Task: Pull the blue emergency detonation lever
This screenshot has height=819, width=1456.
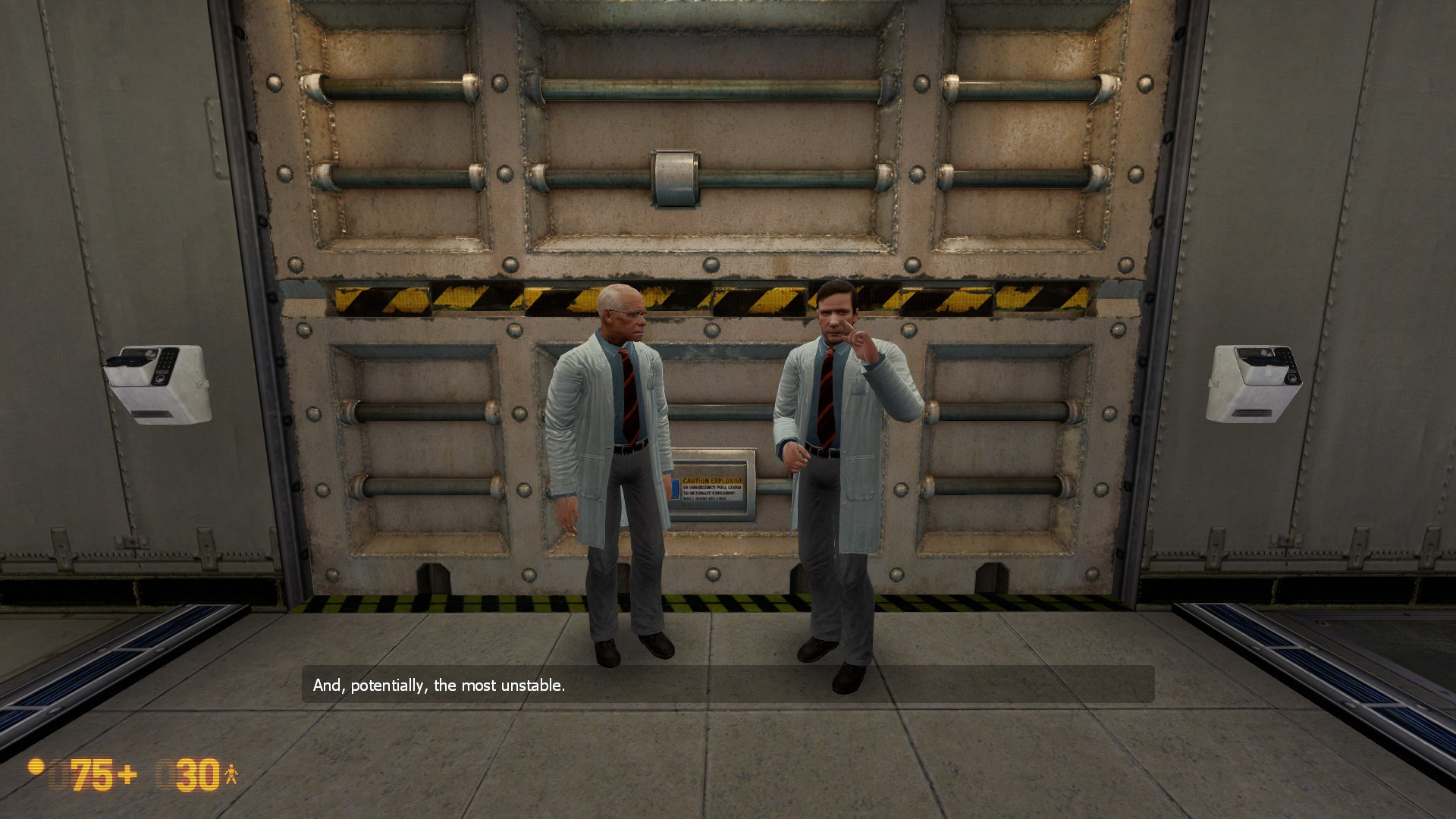Action: click(x=674, y=488)
